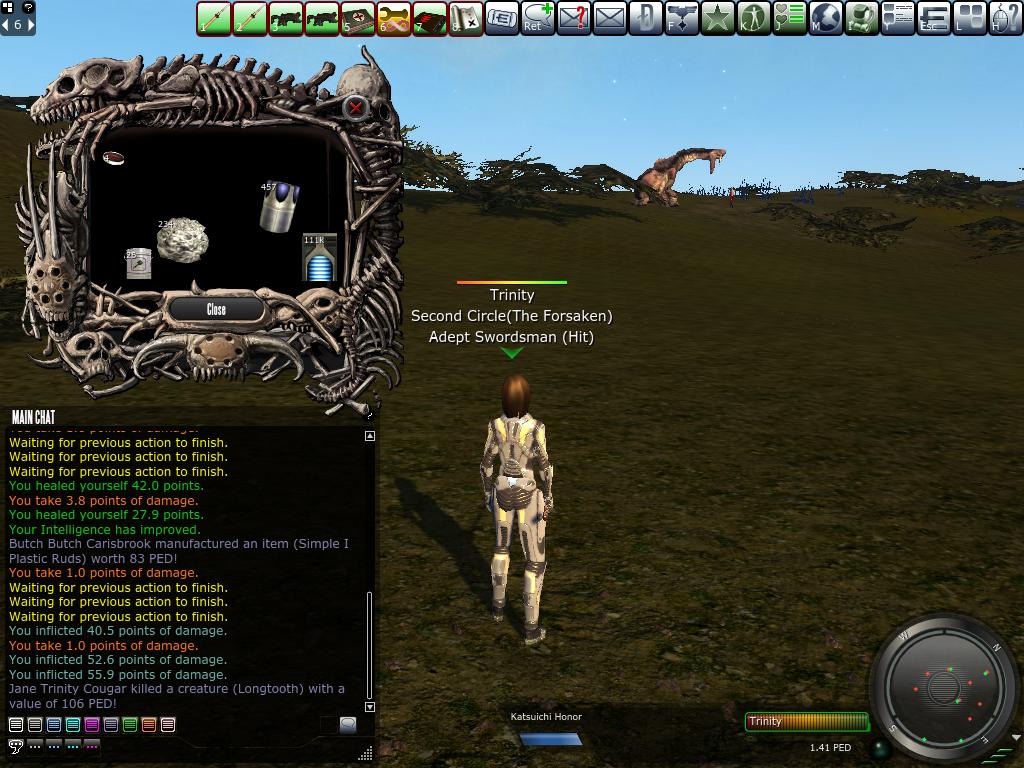The width and height of the screenshot is (1024, 768).
Task: Activate the wrench repair tool slot
Action: pyautogui.click(x=394, y=18)
